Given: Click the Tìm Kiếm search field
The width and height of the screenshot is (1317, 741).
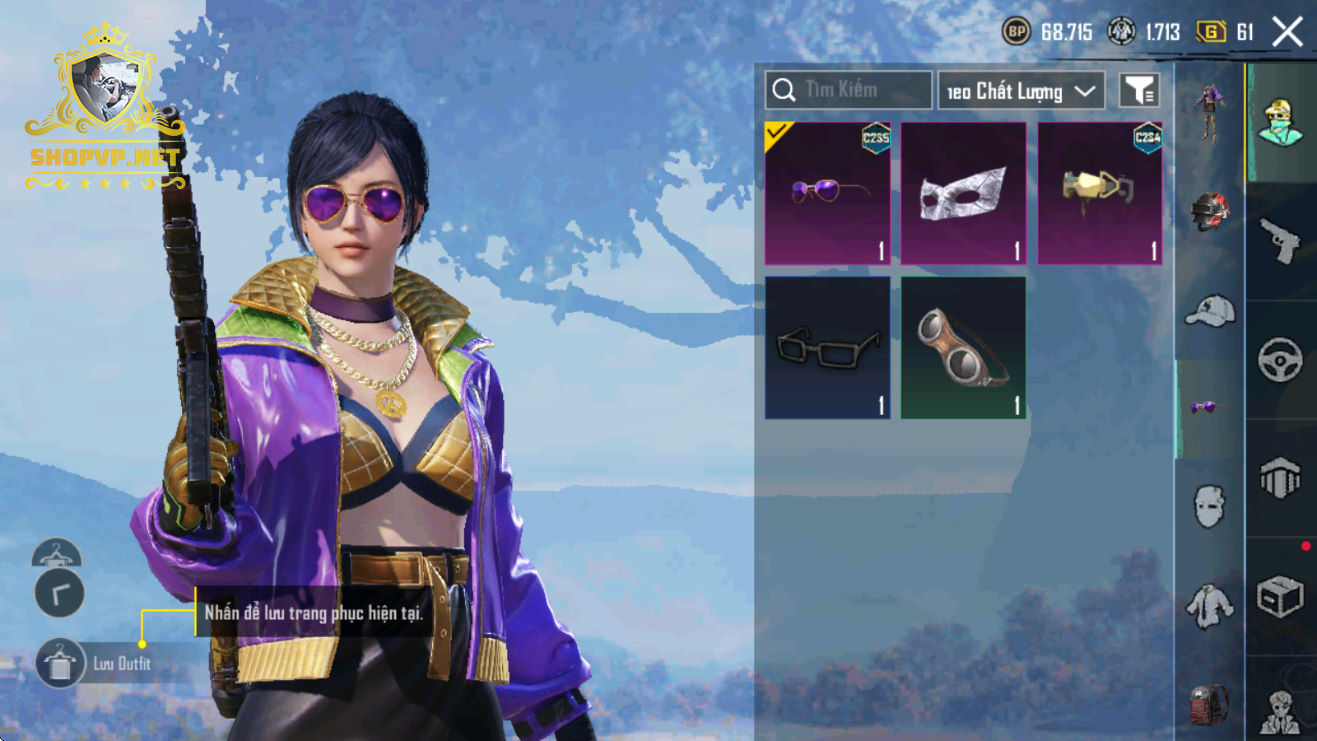Looking at the screenshot, I should (x=848, y=90).
